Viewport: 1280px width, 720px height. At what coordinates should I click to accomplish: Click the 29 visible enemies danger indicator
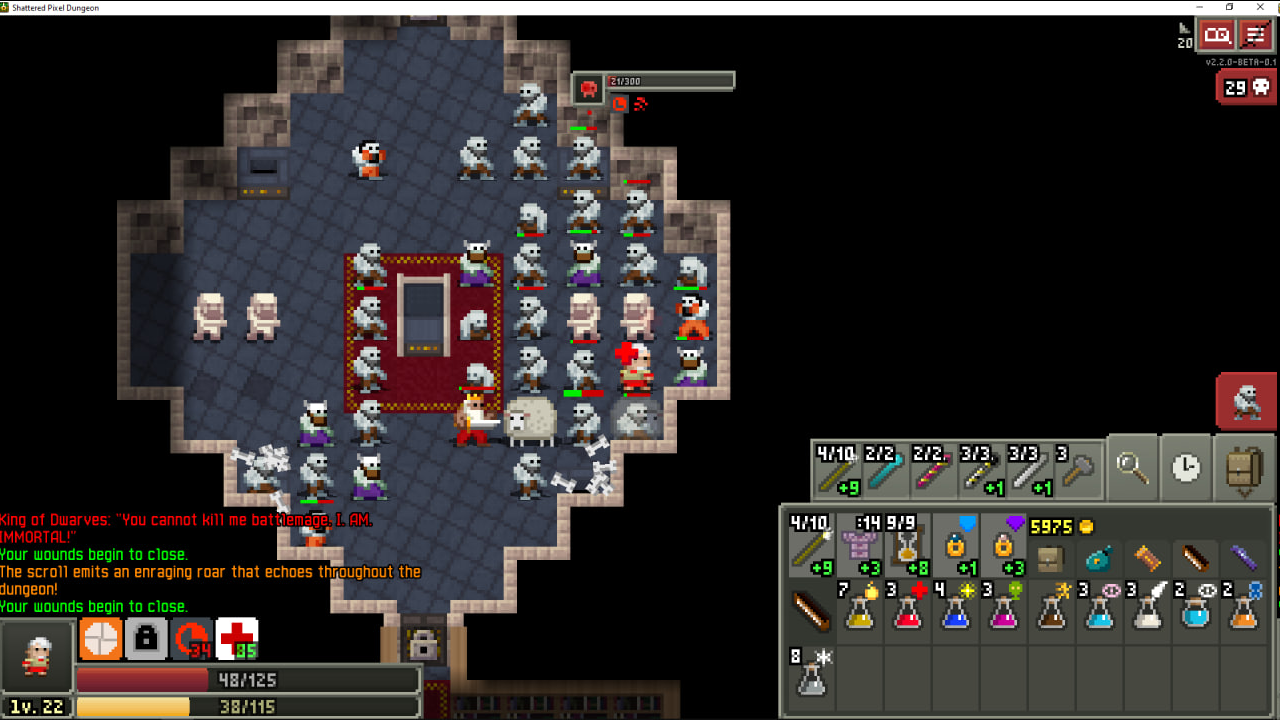pyautogui.click(x=1246, y=88)
